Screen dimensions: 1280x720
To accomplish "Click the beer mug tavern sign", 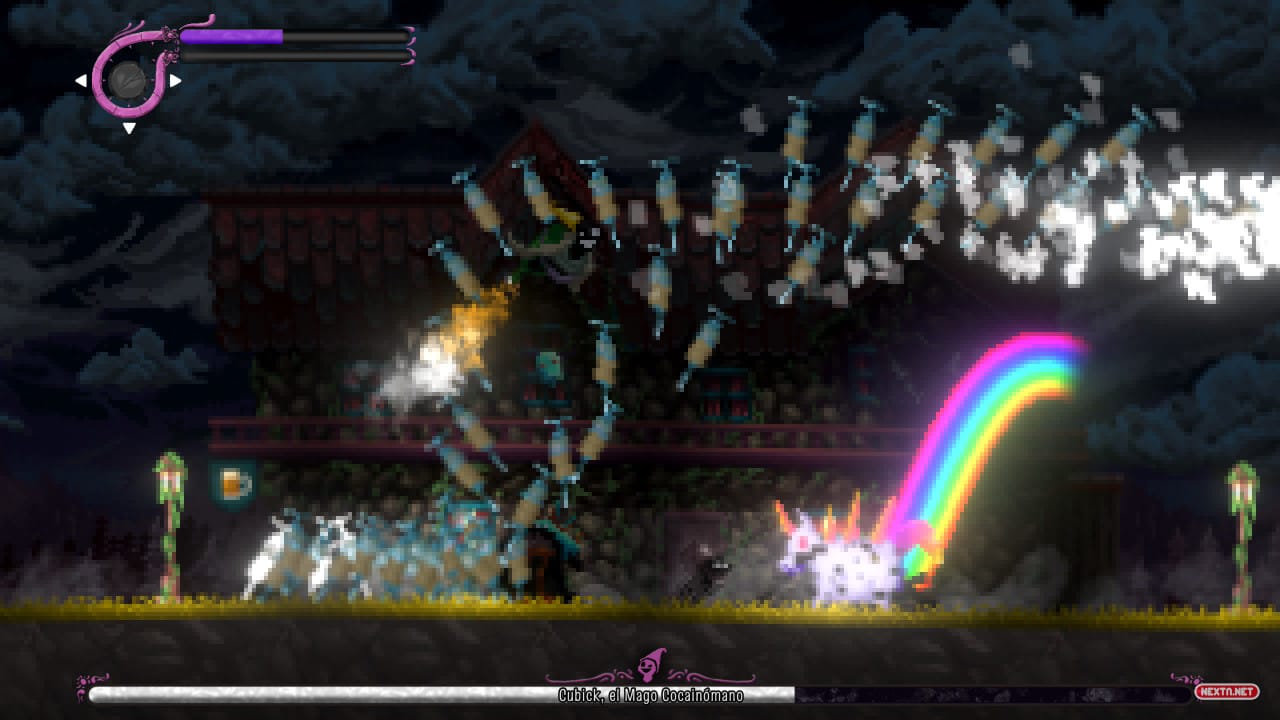I will click(x=230, y=482).
